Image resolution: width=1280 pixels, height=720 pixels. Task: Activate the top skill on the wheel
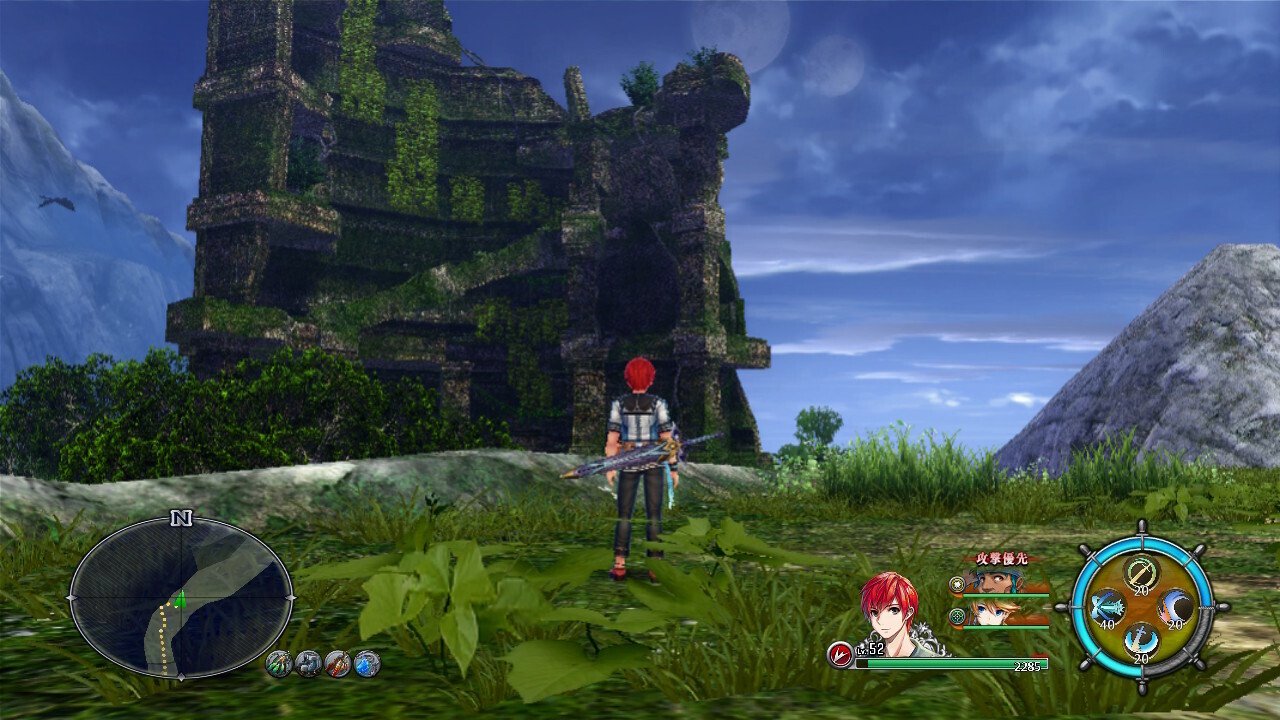pyautogui.click(x=1141, y=573)
